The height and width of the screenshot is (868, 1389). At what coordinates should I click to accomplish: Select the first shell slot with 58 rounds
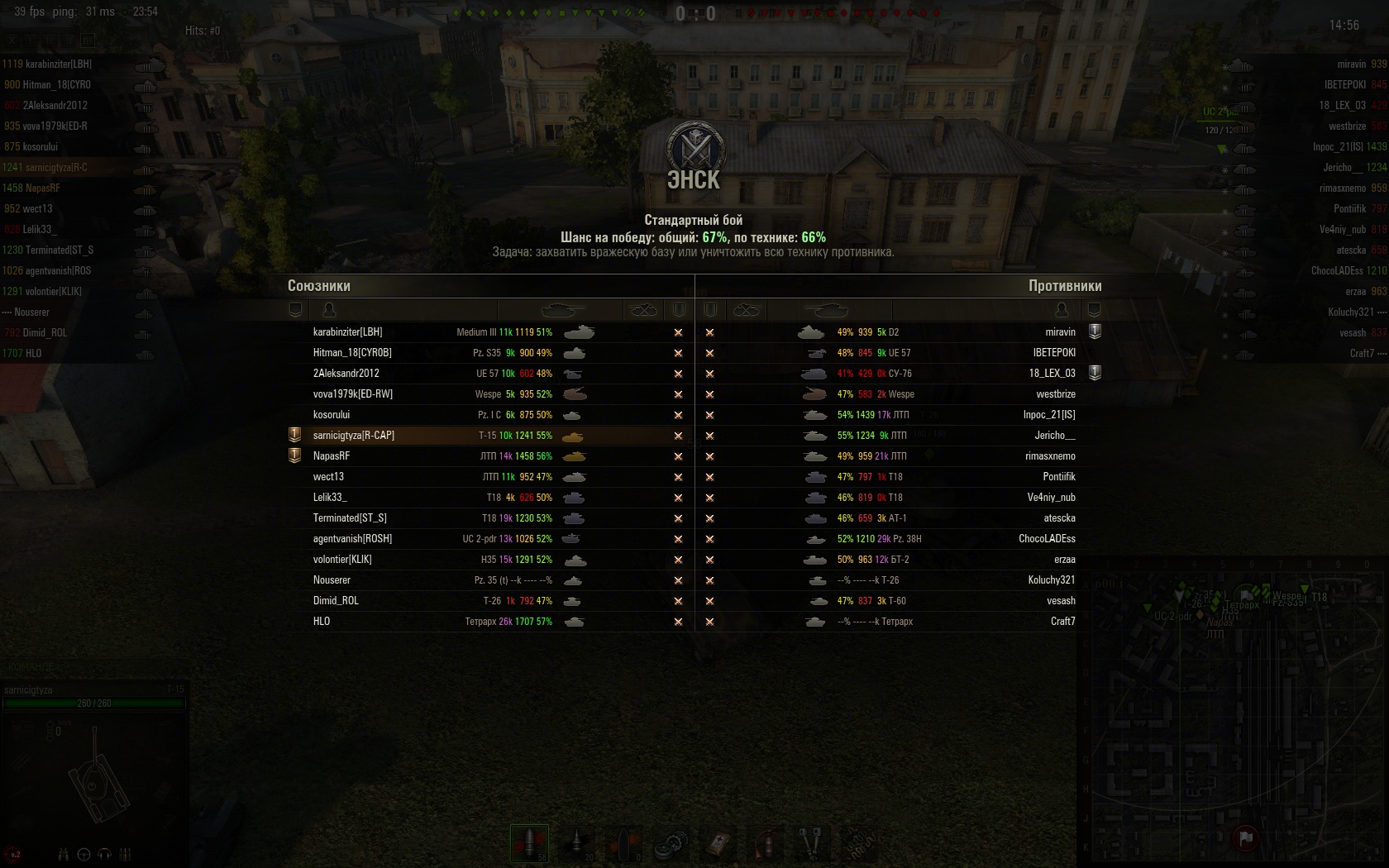pyautogui.click(x=529, y=843)
